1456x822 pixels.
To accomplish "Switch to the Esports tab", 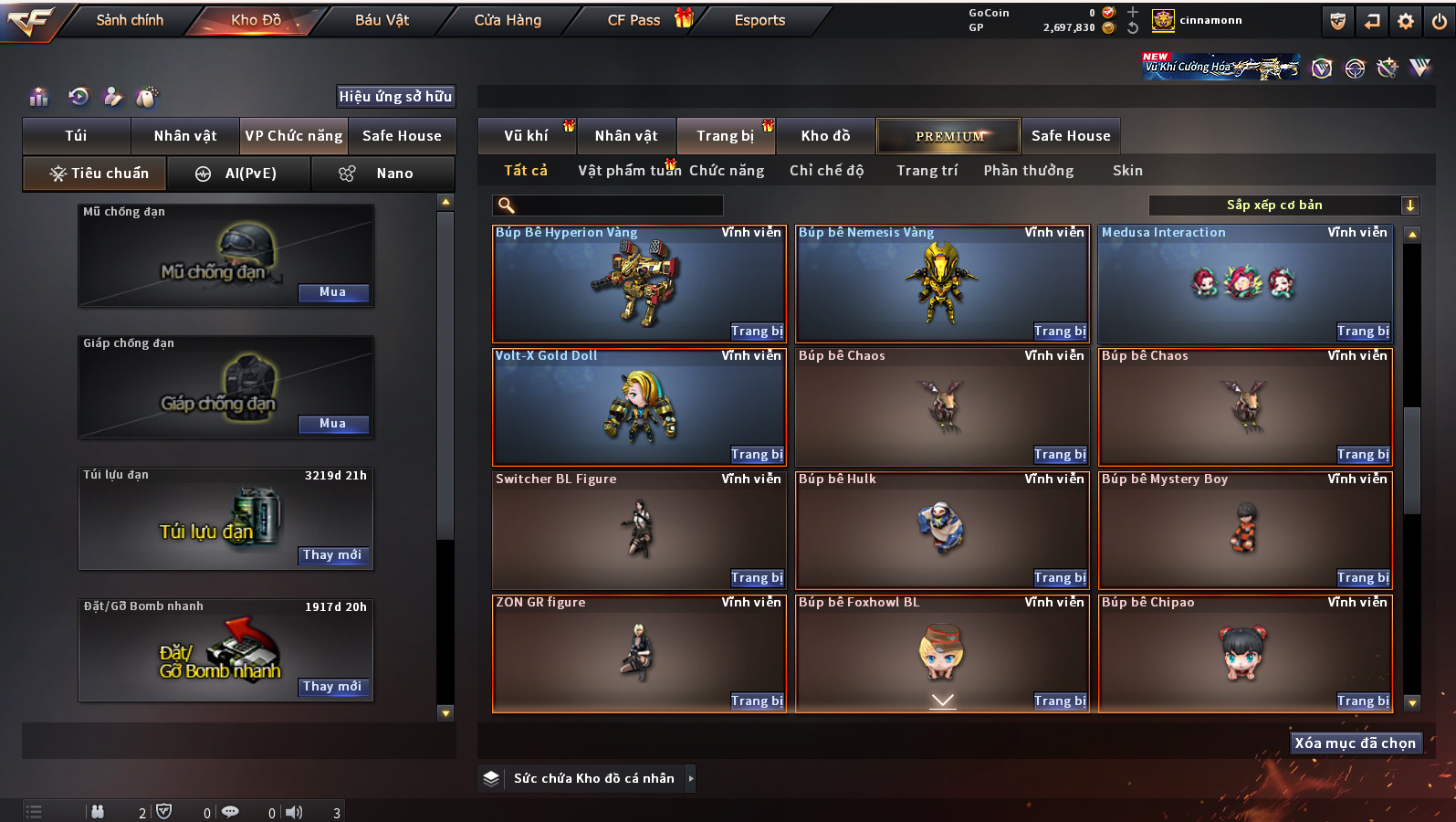I will tap(759, 20).
